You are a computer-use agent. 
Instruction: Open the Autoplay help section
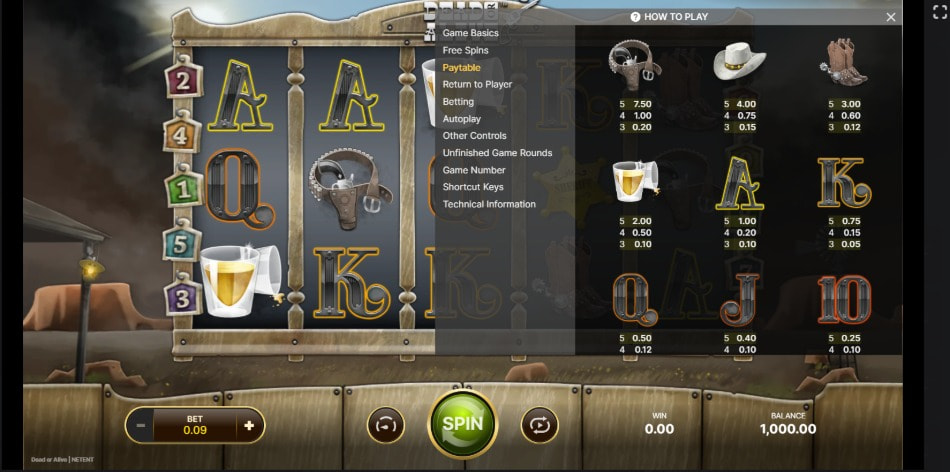(x=461, y=119)
